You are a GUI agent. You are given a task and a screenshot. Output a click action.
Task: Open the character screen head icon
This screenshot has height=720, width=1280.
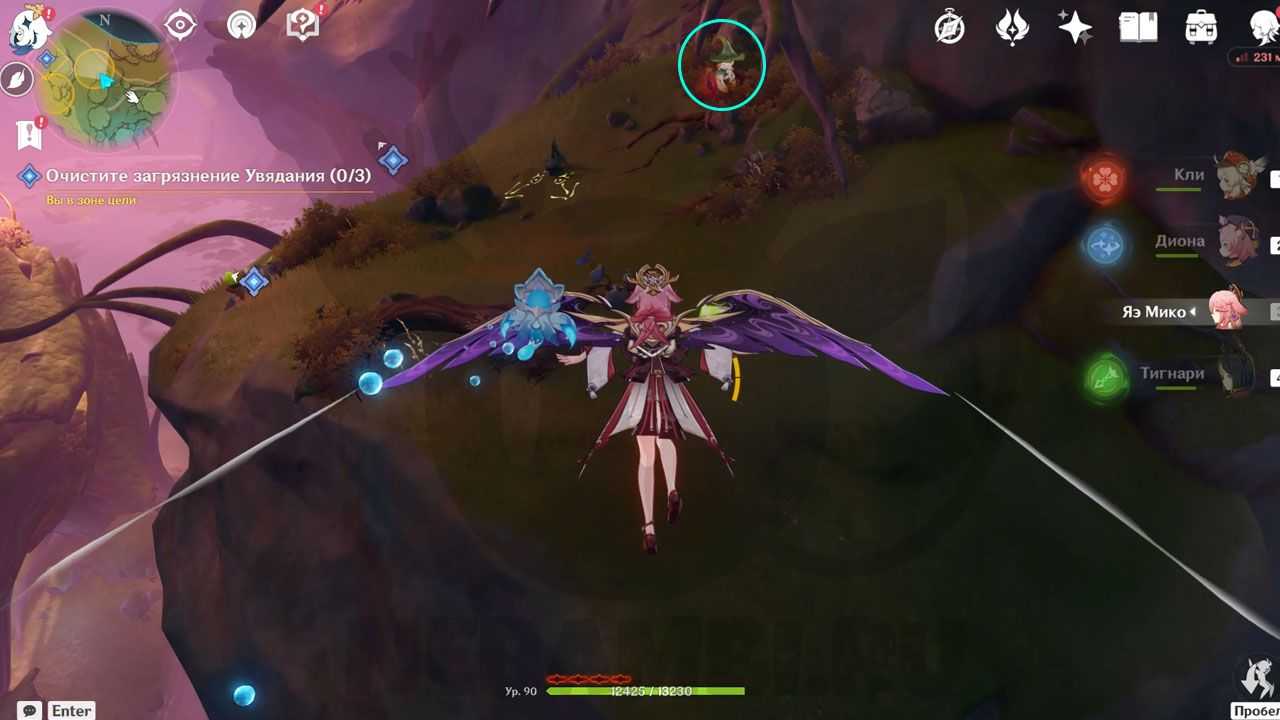tap(1262, 28)
